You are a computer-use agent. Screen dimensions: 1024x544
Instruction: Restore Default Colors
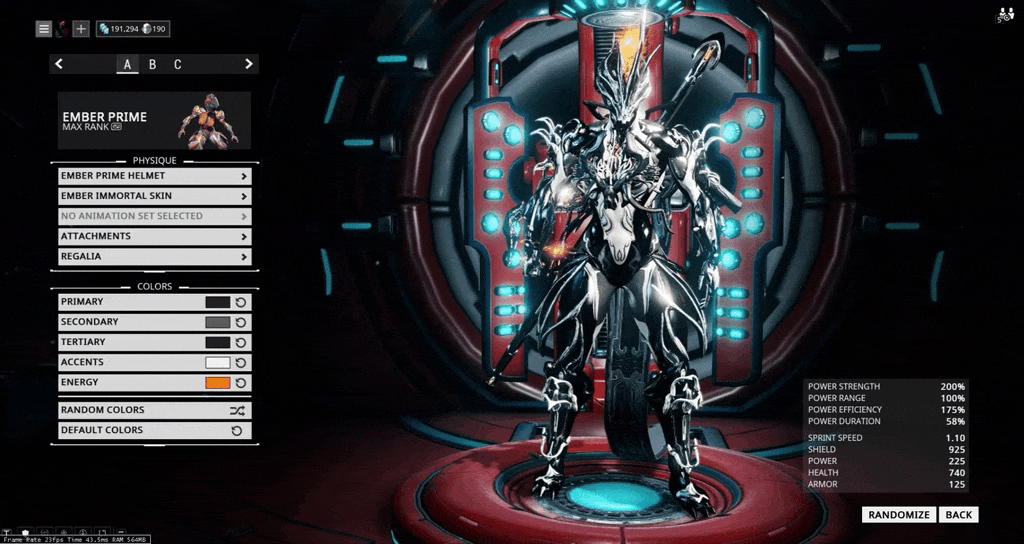[154, 430]
